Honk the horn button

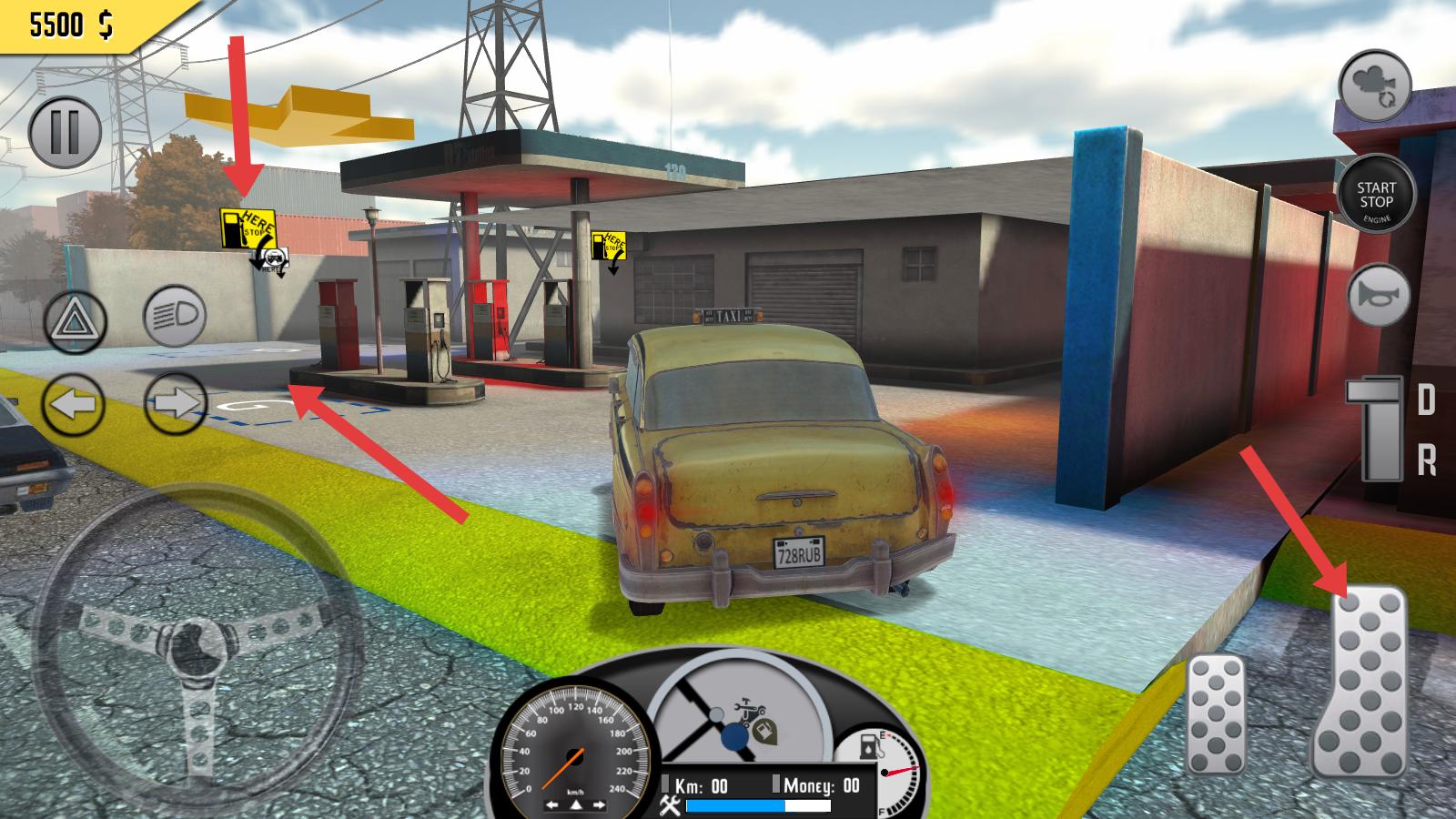1379,295
